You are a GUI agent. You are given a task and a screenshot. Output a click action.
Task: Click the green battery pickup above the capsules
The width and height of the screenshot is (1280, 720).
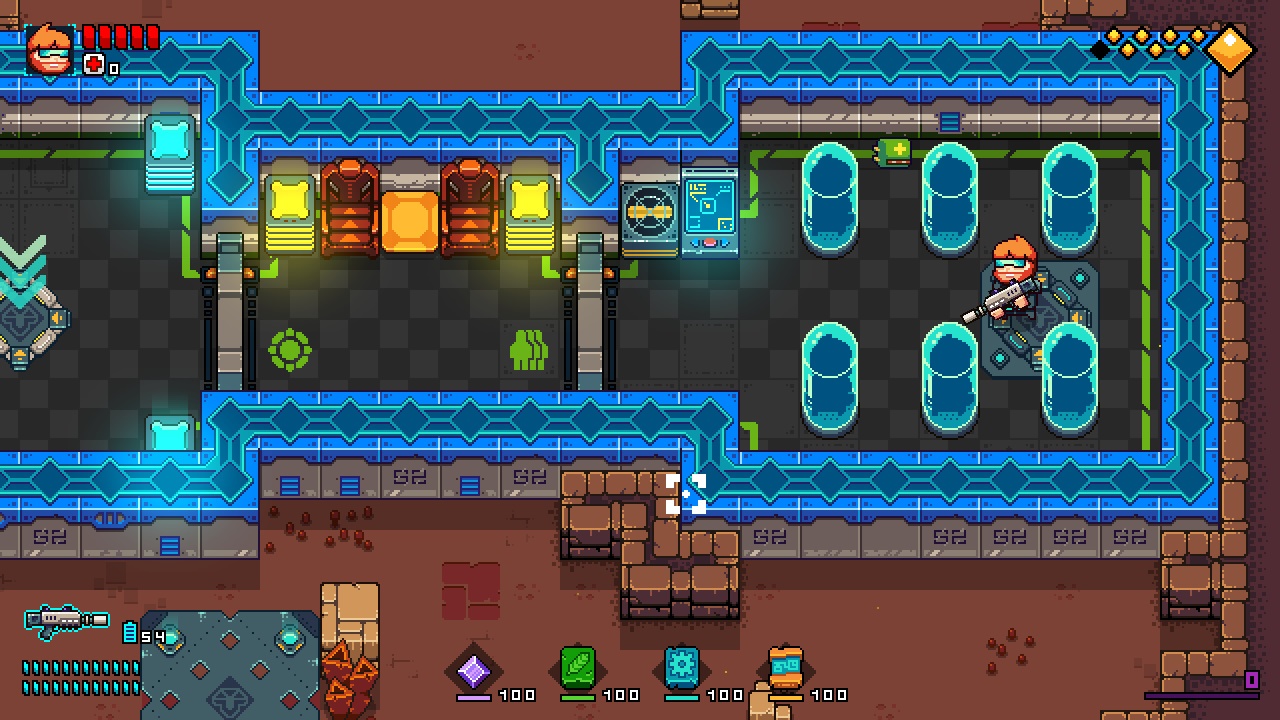coord(892,152)
